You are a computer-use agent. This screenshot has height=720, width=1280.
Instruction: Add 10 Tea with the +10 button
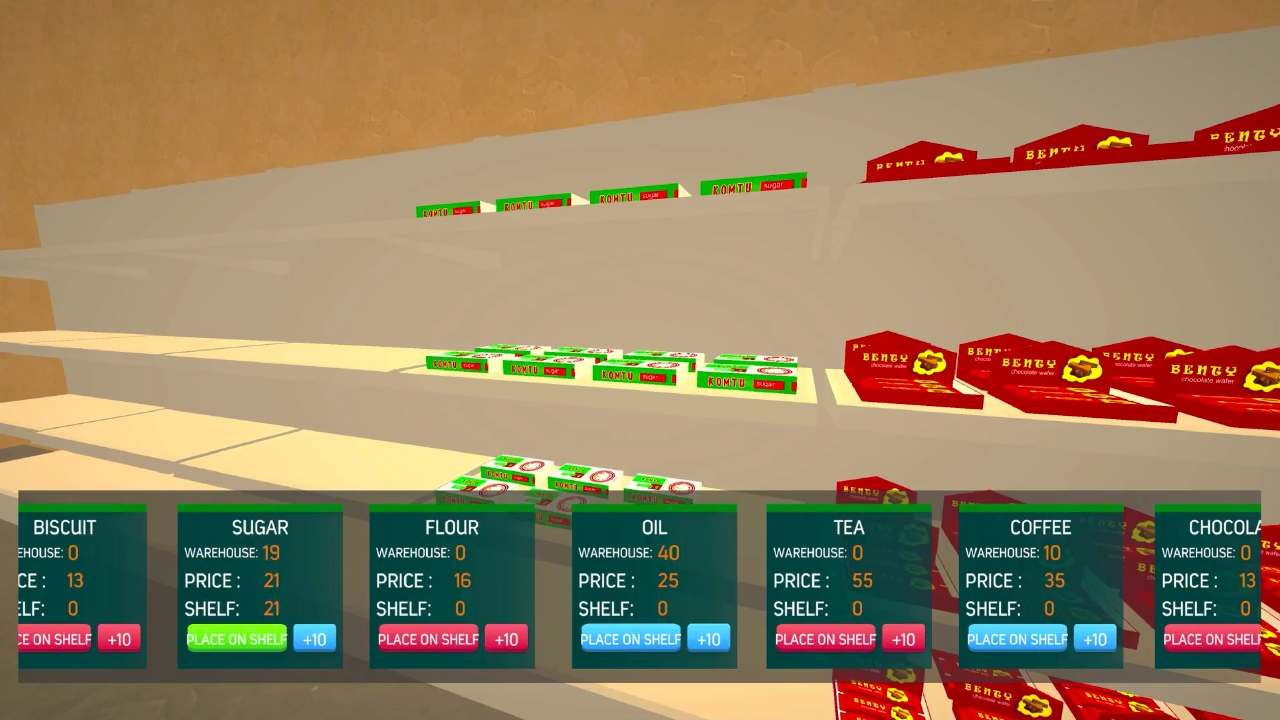903,639
